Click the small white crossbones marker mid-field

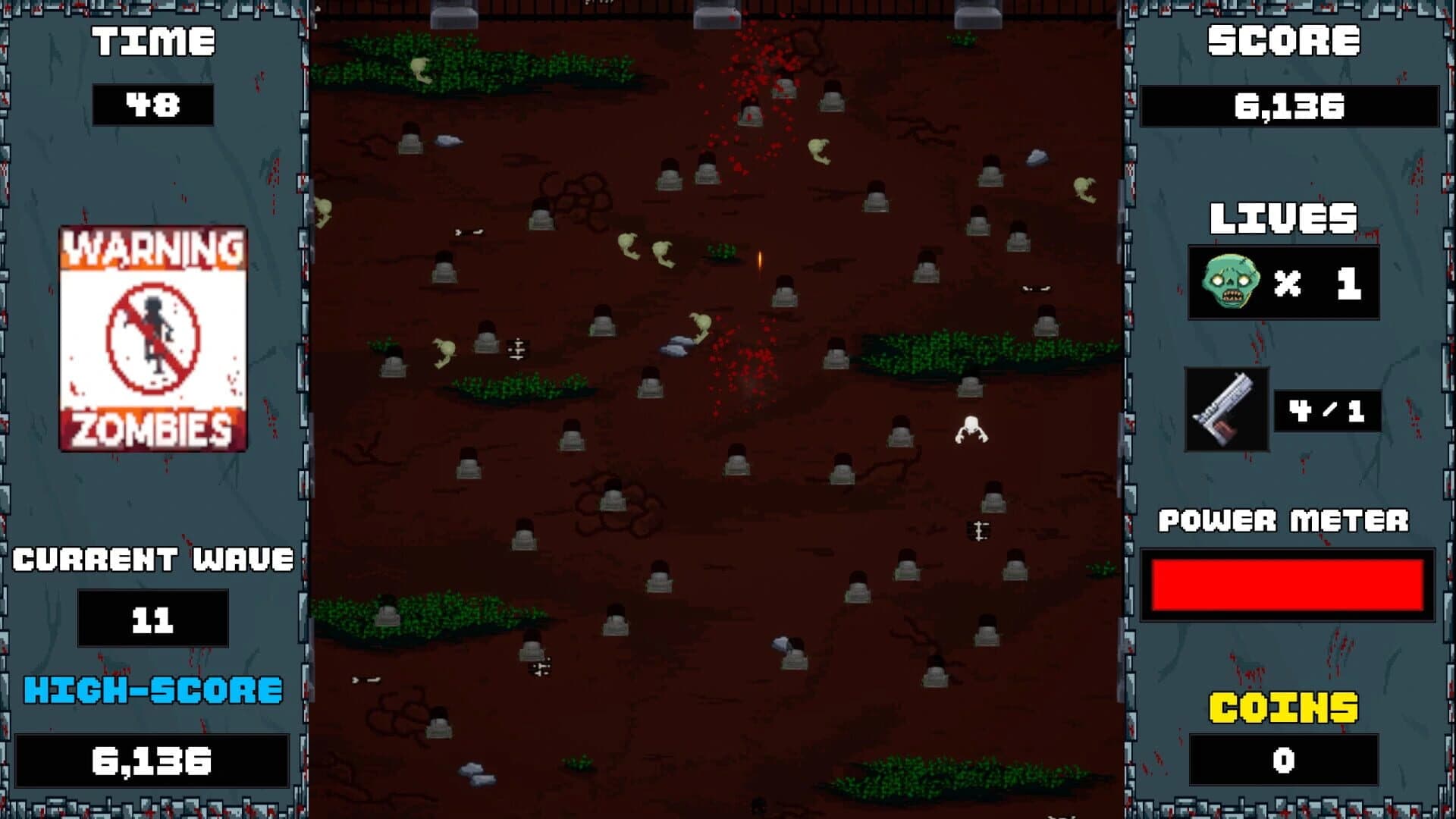click(x=518, y=350)
